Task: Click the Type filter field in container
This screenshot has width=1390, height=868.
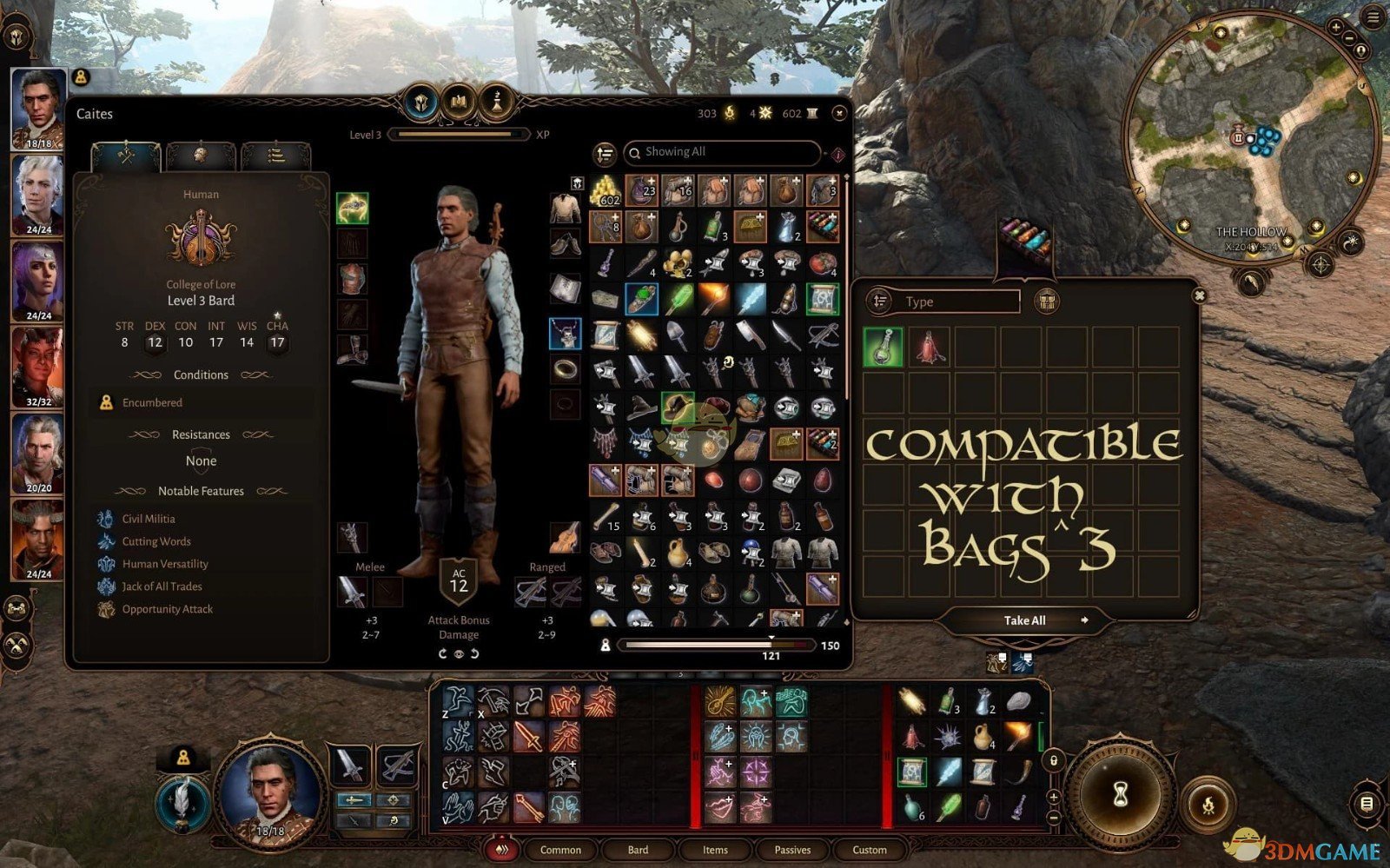Action: [960, 301]
